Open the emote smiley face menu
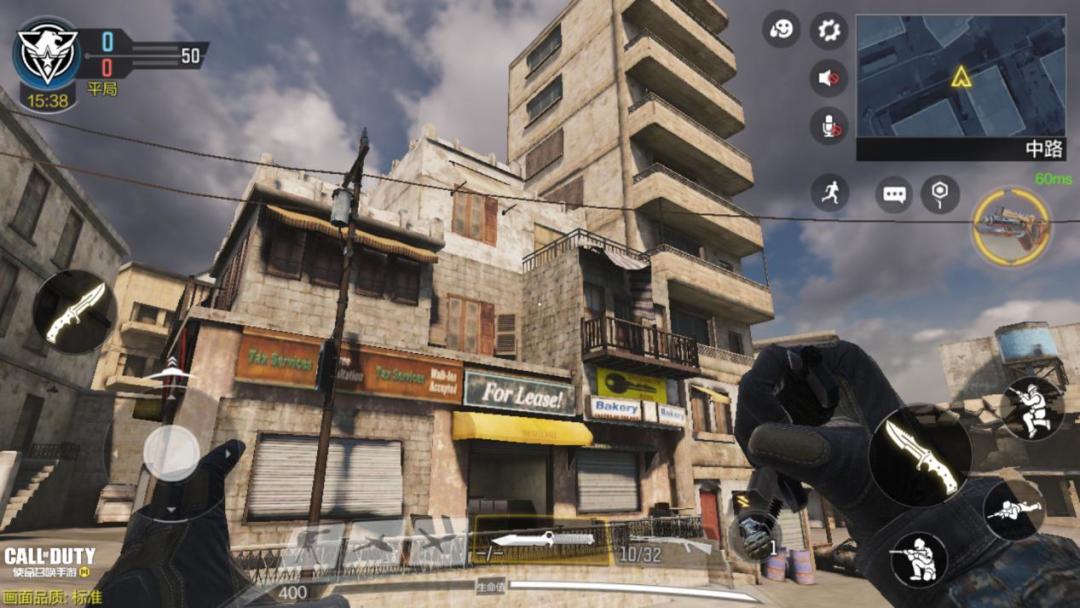 [x=781, y=29]
